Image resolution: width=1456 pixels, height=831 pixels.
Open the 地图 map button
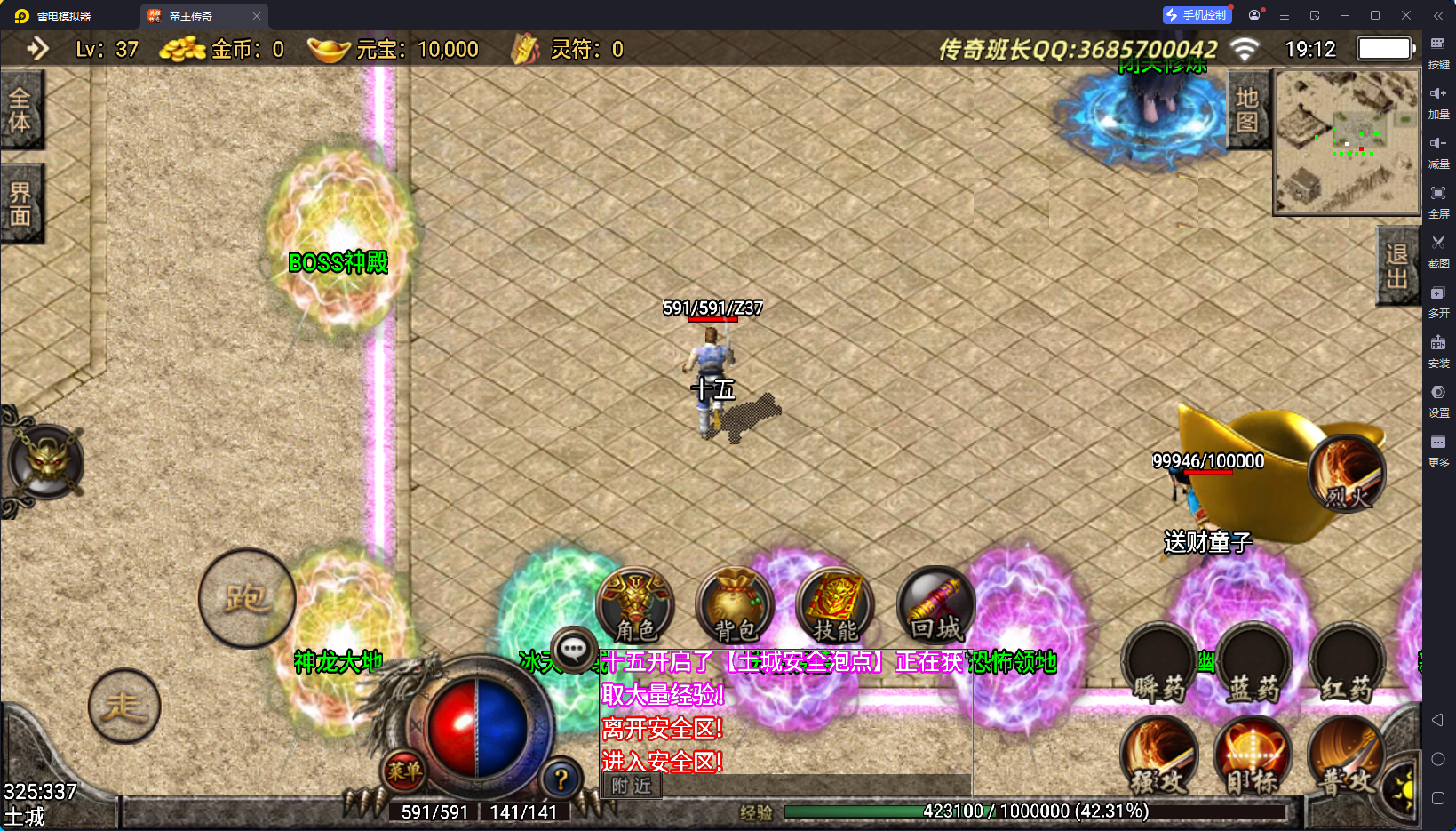1247,109
